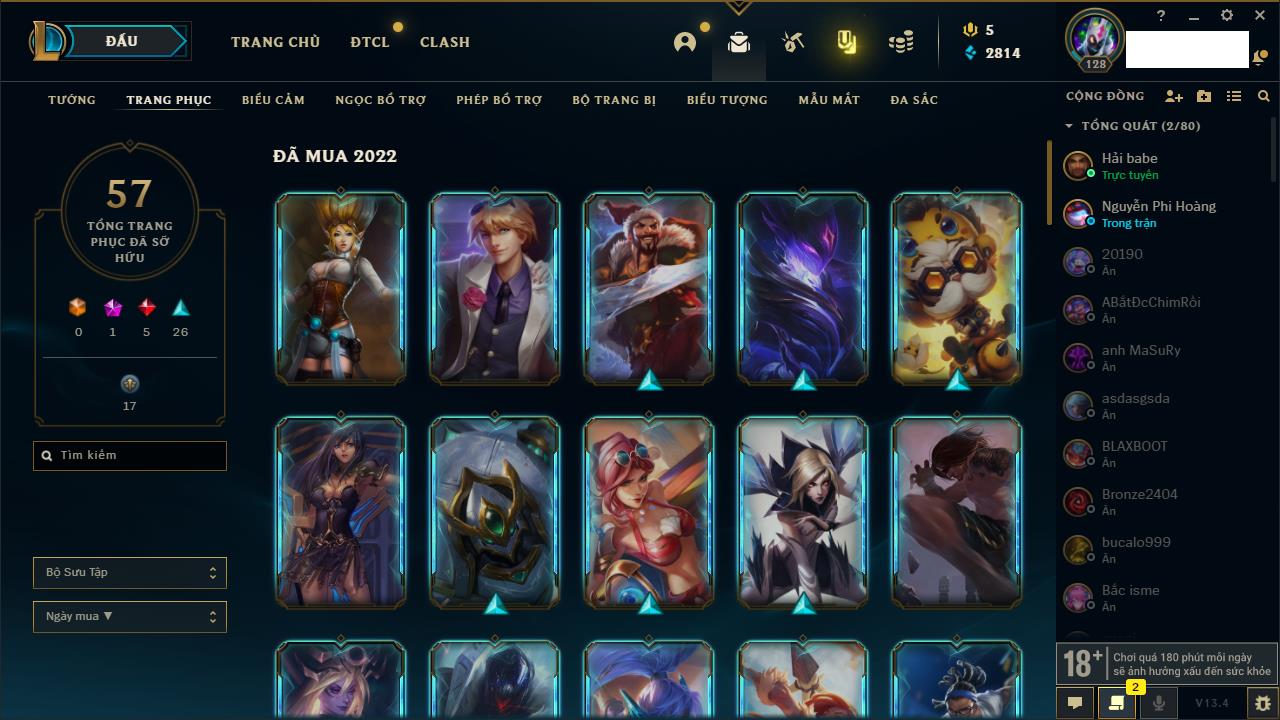Open the chat with friend Hải babe
1280x720 pixels.
(1130, 165)
